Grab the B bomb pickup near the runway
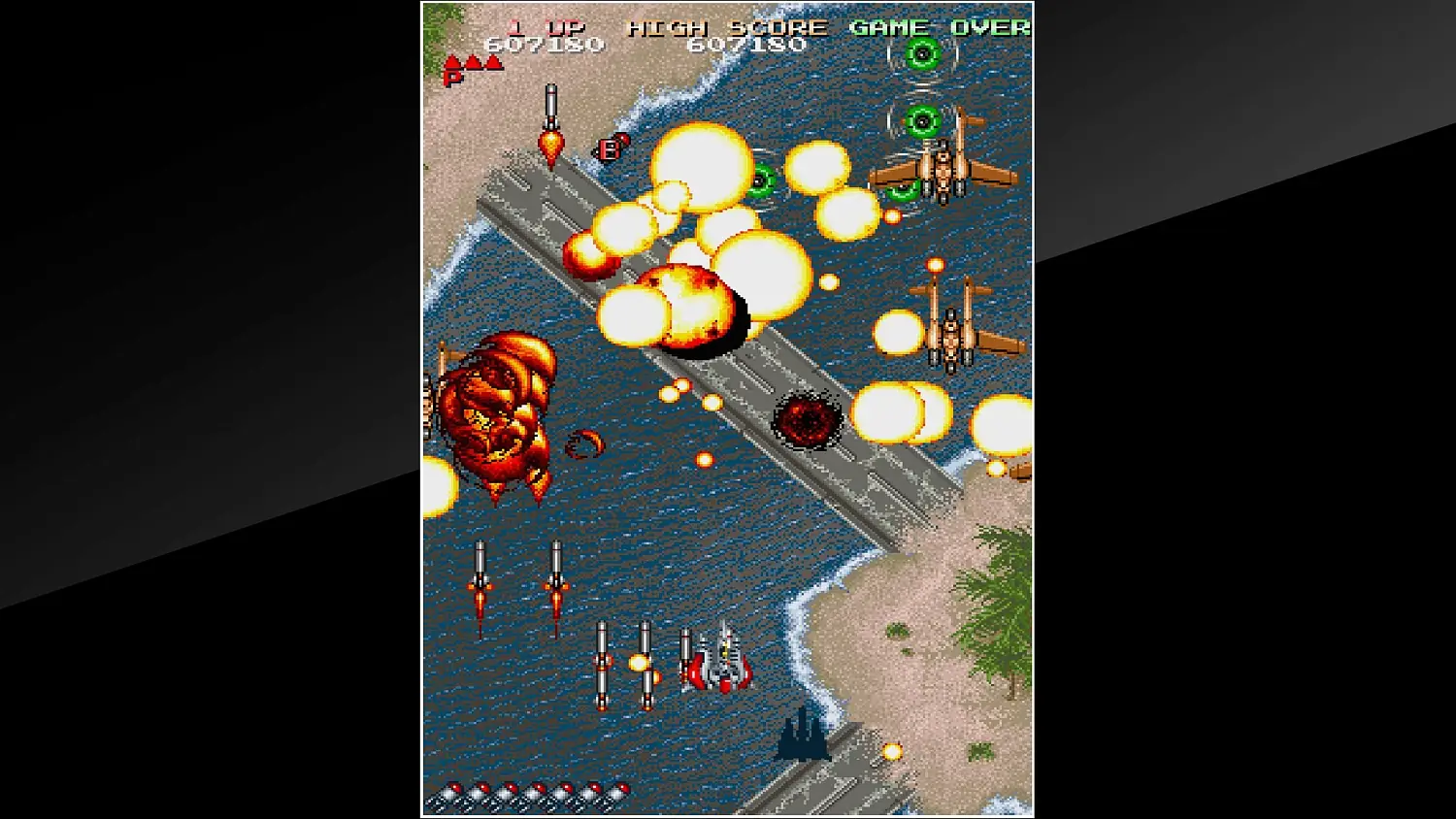The width and height of the screenshot is (1456, 819). [610, 150]
